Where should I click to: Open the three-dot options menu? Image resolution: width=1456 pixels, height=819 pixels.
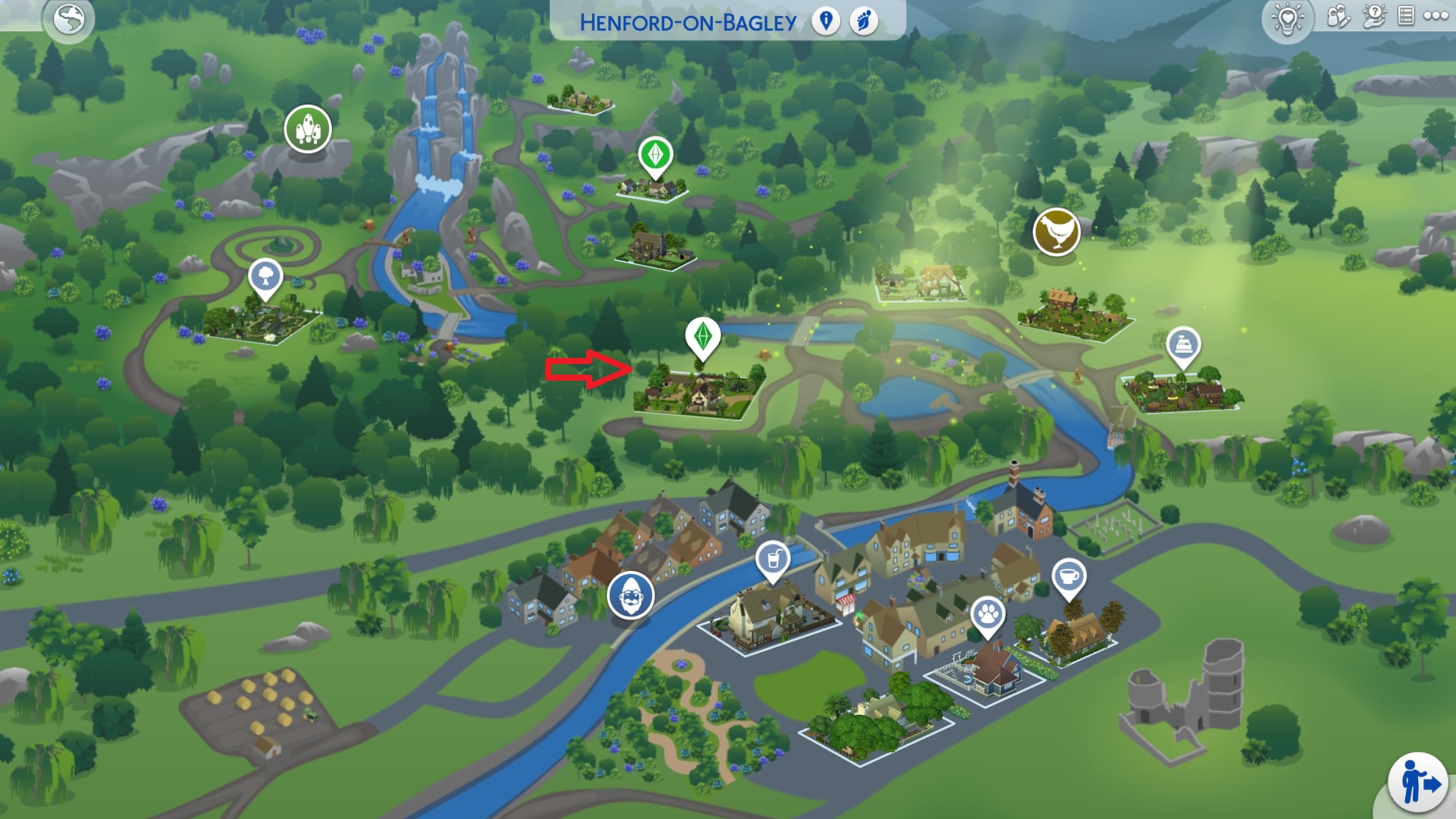(1436, 16)
